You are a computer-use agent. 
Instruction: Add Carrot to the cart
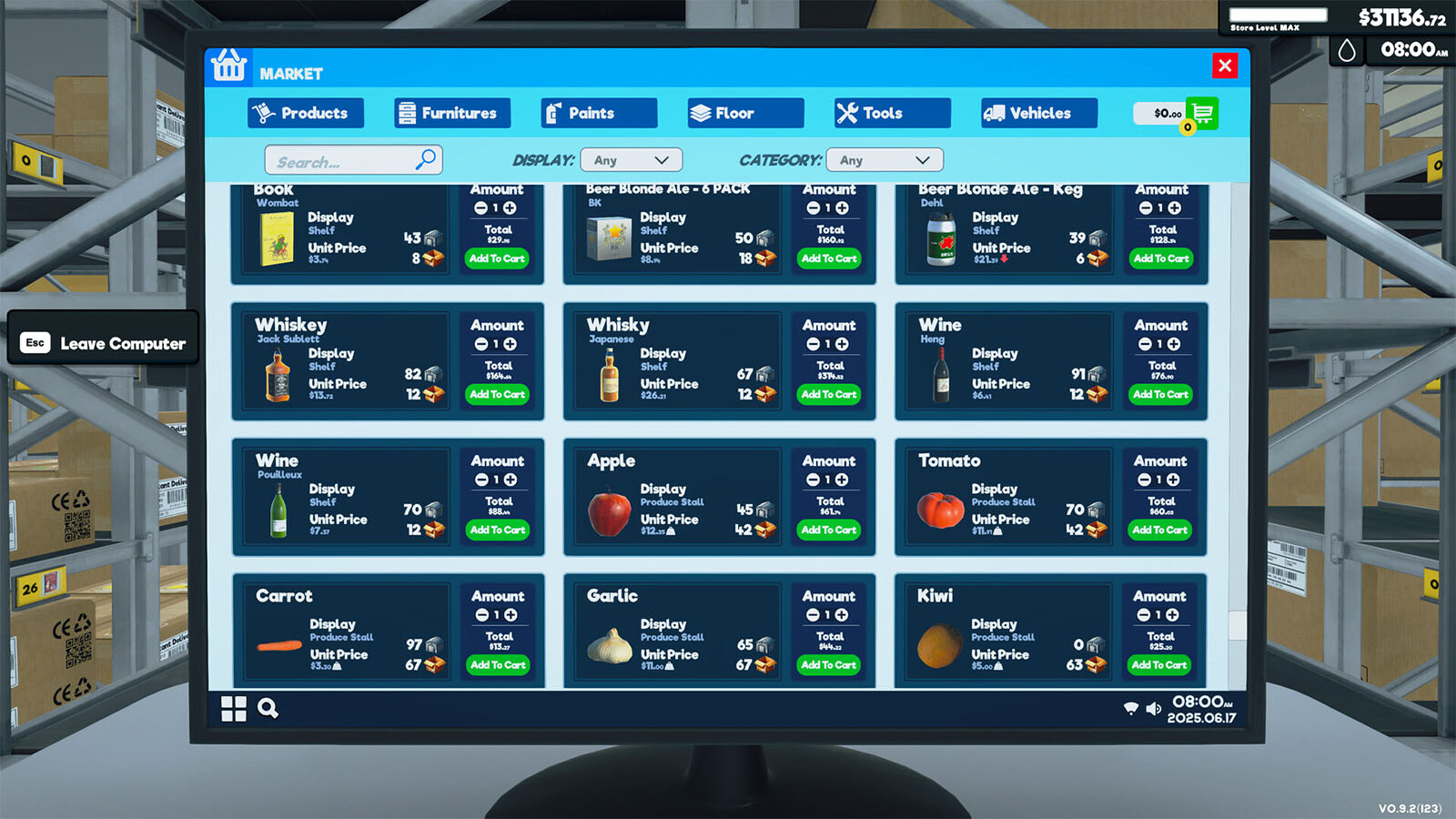498,665
